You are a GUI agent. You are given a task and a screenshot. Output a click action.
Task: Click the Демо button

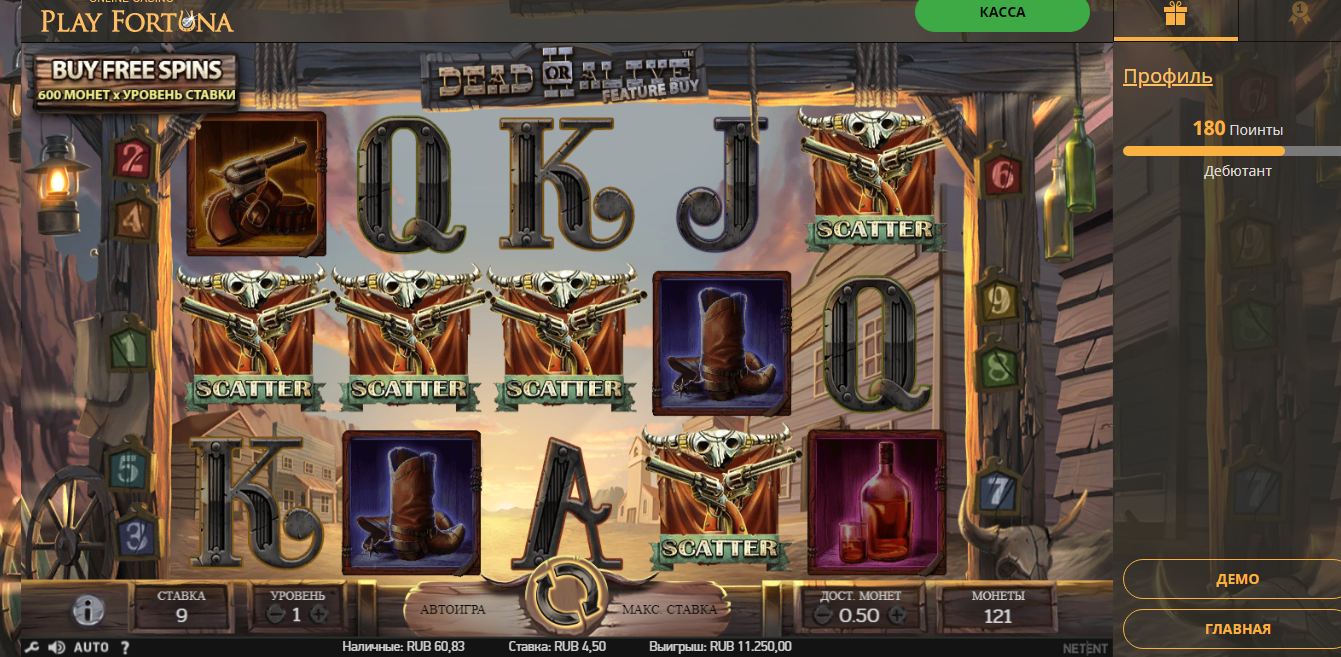(1237, 579)
